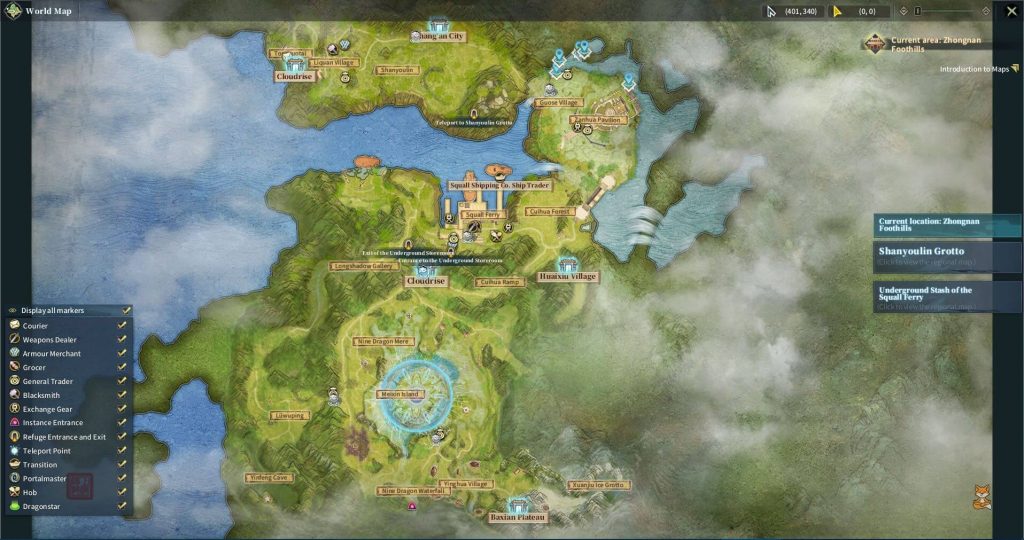Click the map zoom slider handle
This screenshot has width=1024, height=540.
918,11
